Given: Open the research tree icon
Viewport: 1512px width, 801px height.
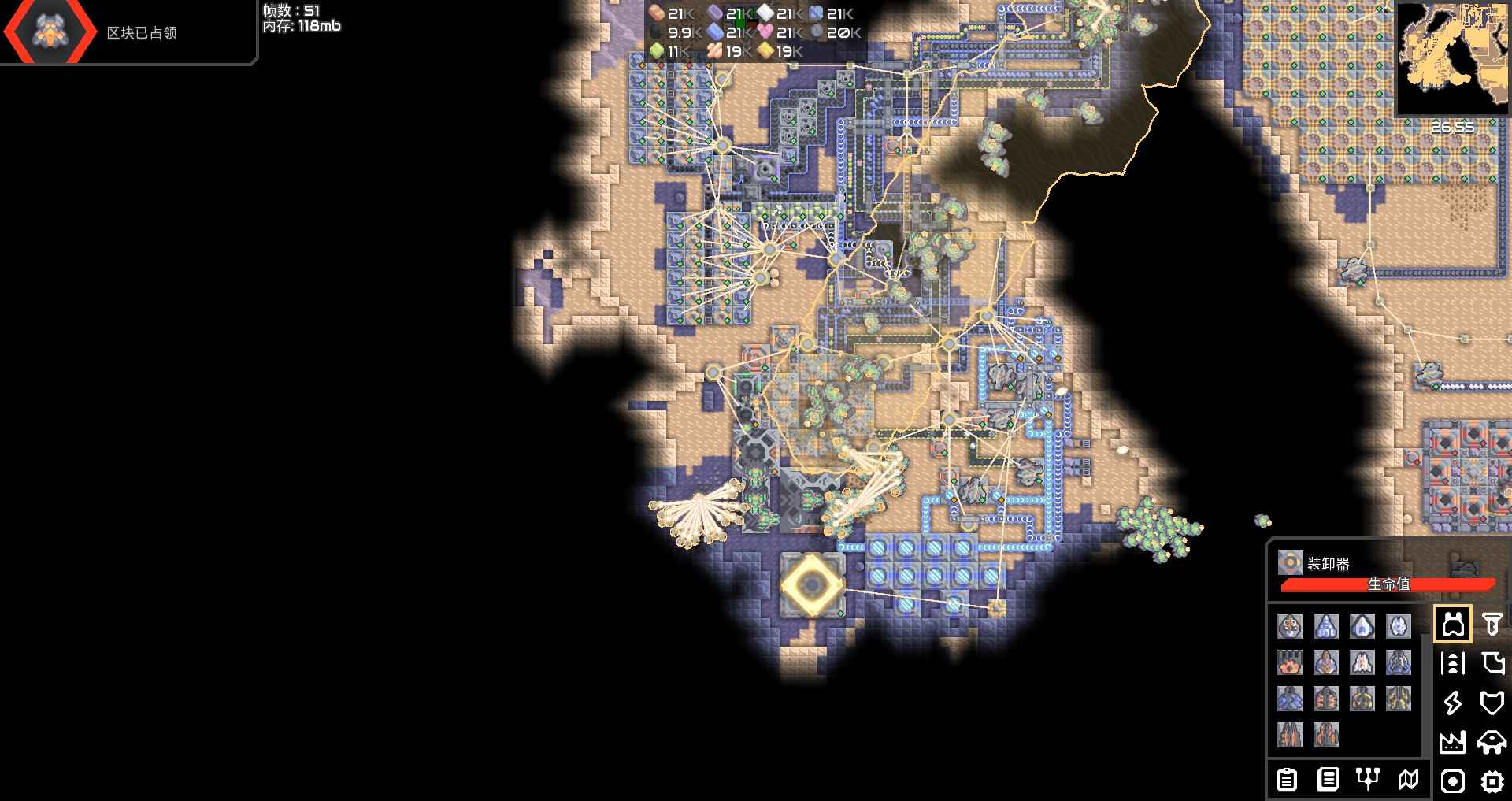Looking at the screenshot, I should [x=1368, y=781].
